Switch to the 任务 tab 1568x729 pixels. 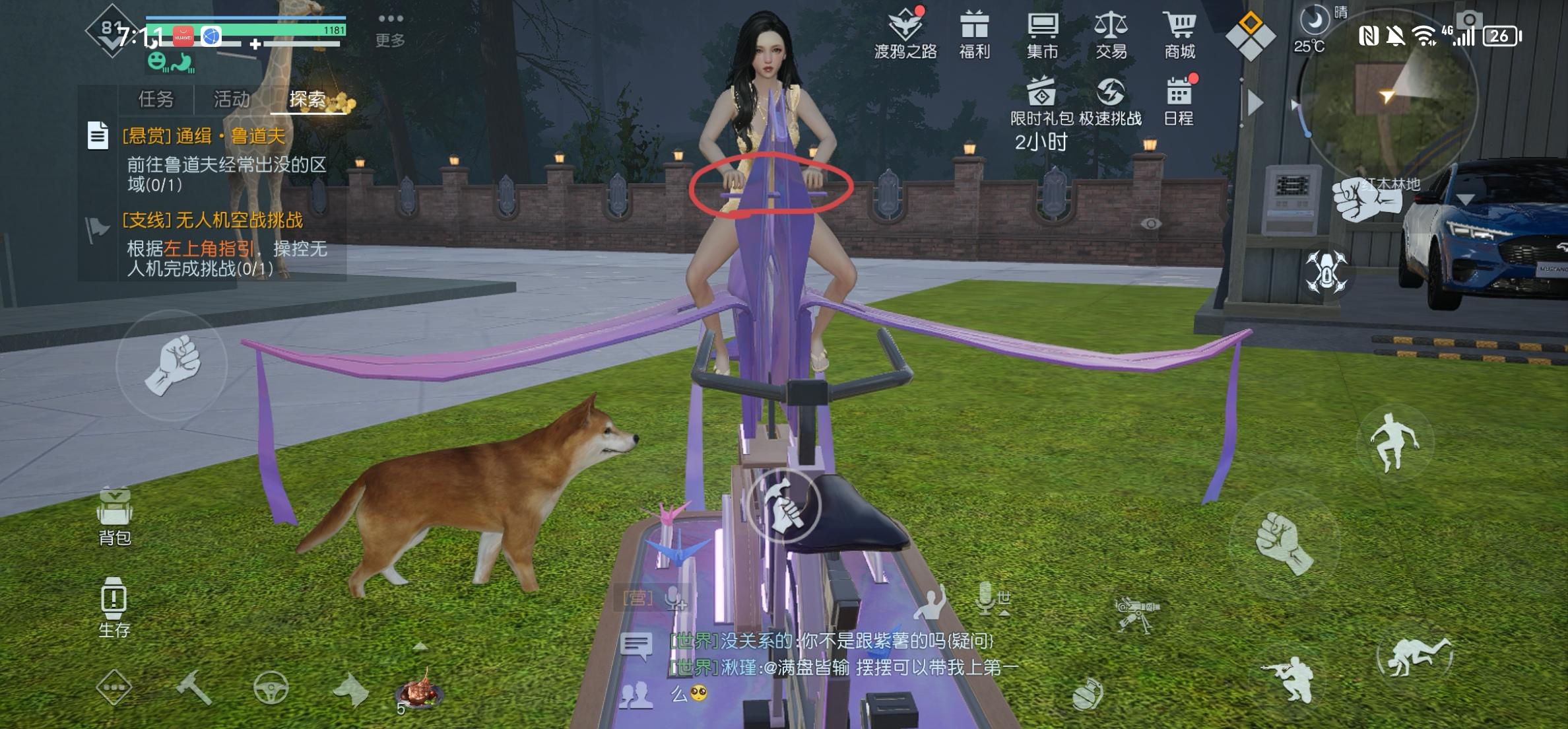(x=155, y=99)
